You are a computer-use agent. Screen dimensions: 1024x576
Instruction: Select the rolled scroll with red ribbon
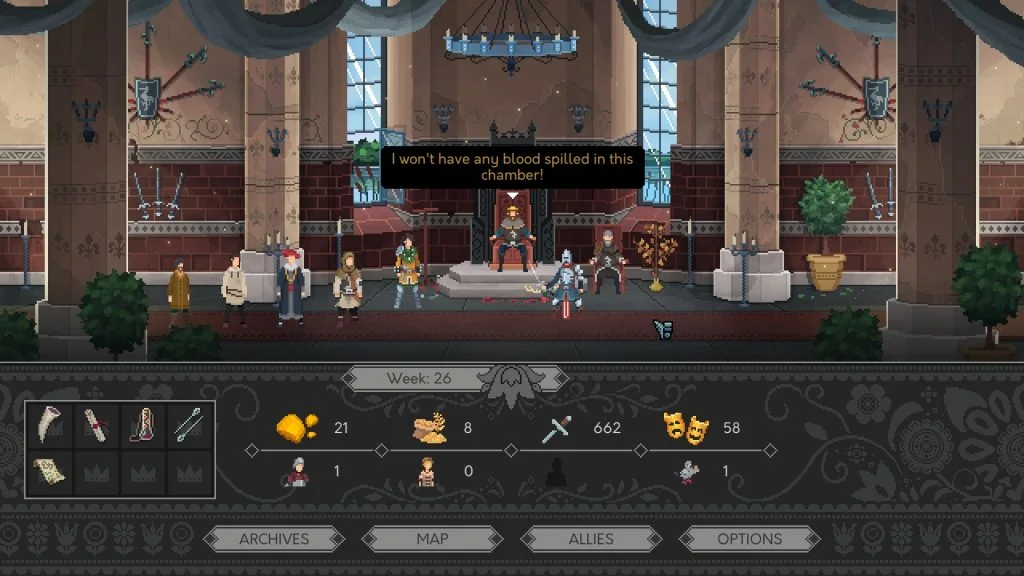coord(97,426)
